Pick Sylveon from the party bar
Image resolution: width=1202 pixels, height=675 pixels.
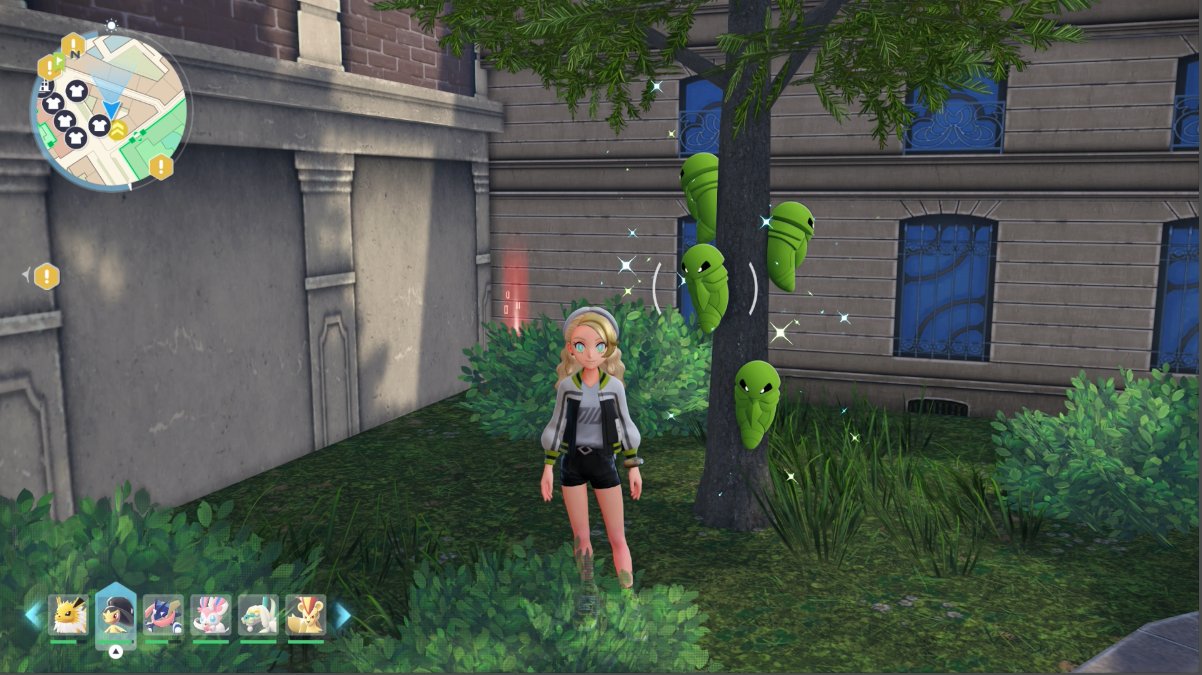211,614
